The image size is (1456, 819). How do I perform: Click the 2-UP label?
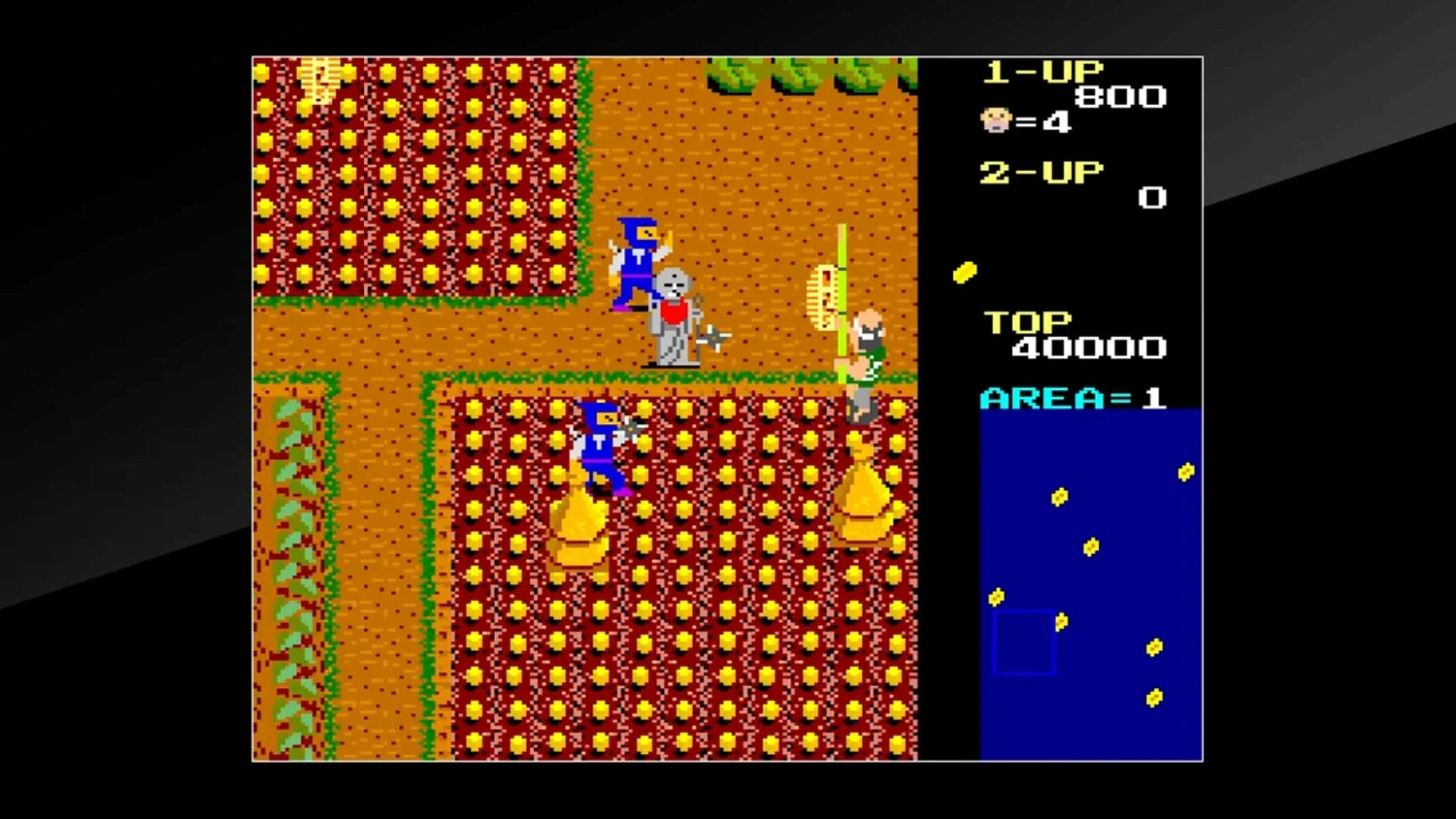[1041, 173]
